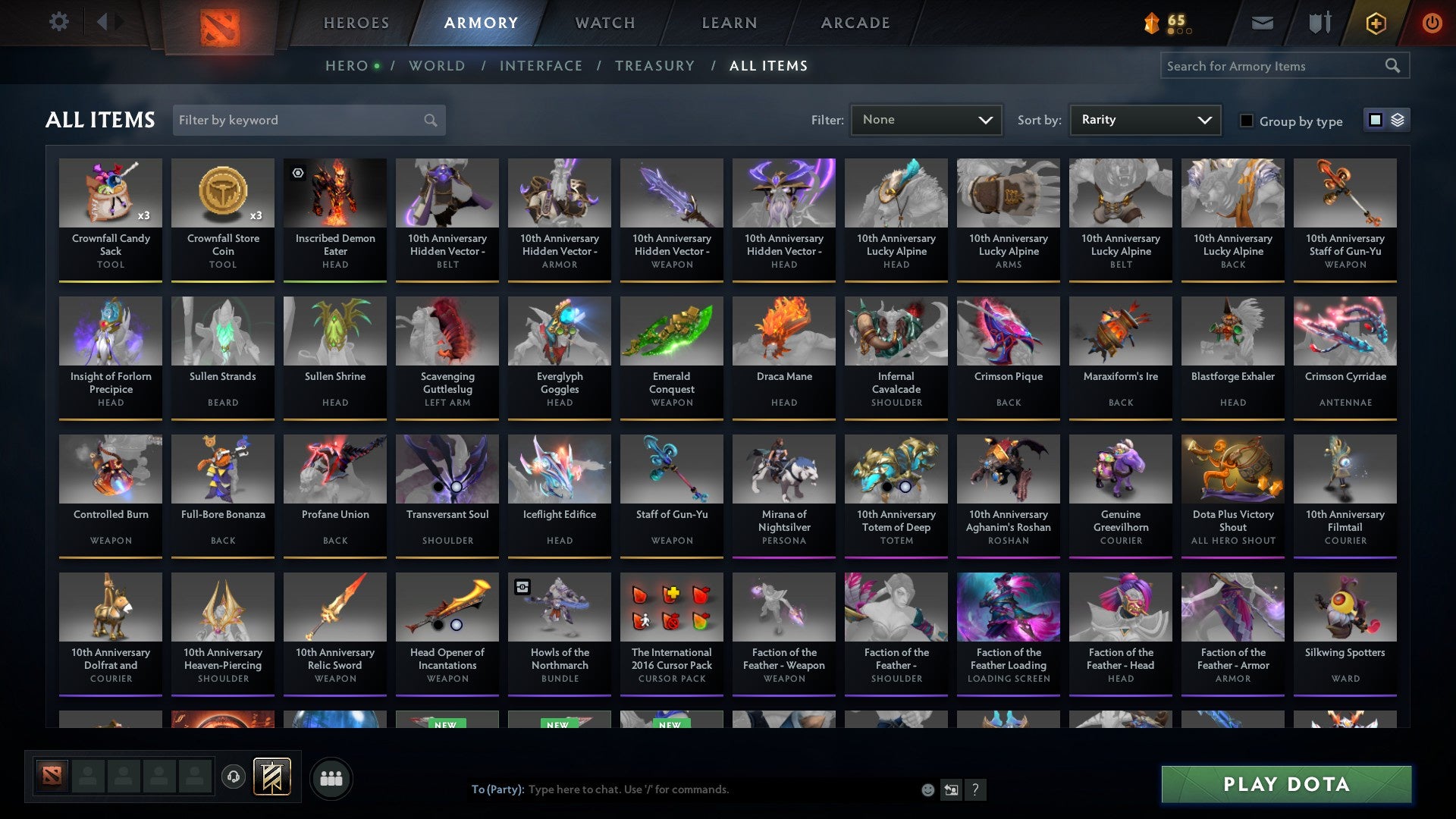Click the voice chat headset icon

tap(233, 777)
